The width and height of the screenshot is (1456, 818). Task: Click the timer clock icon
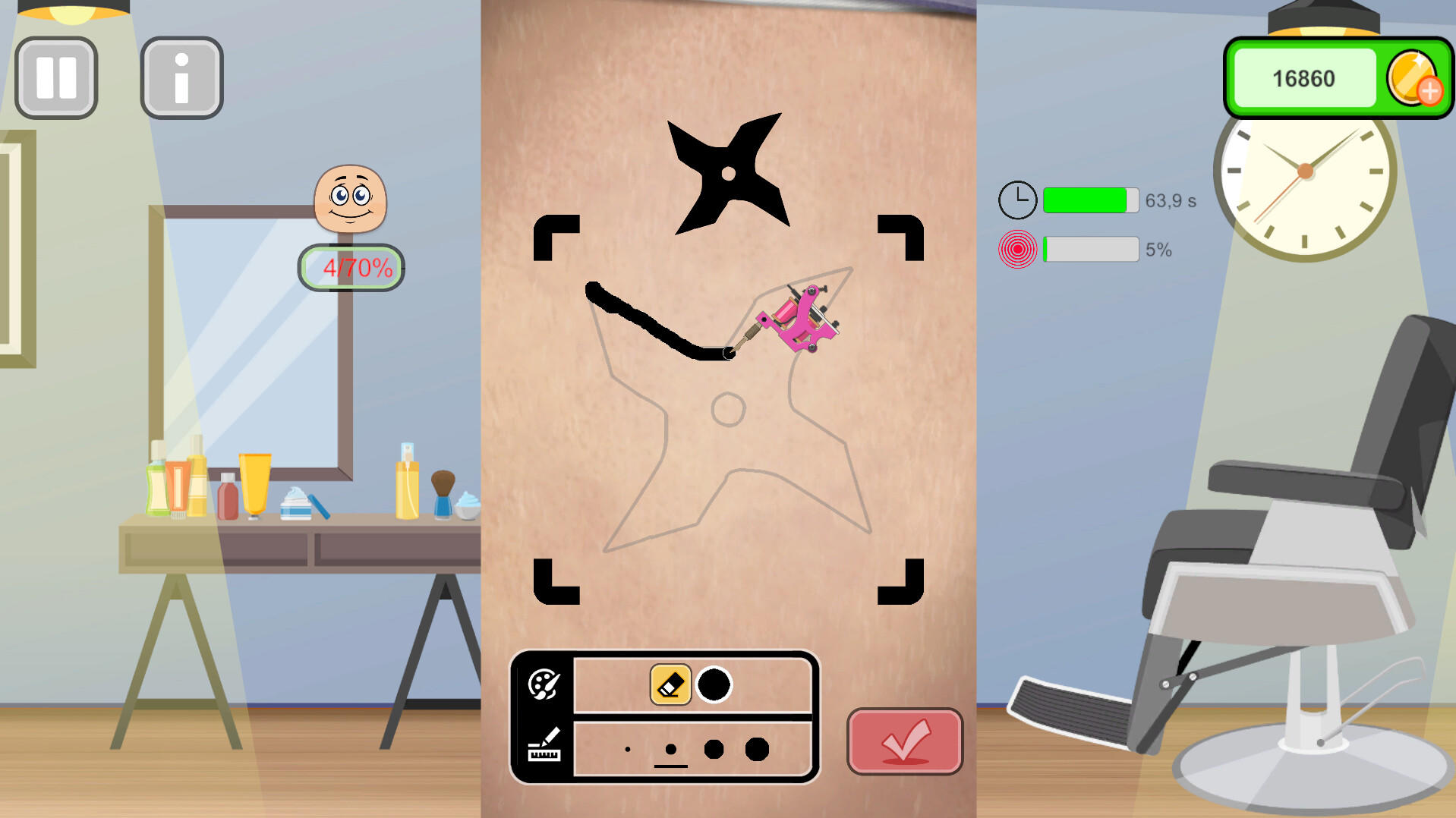coord(1017,200)
